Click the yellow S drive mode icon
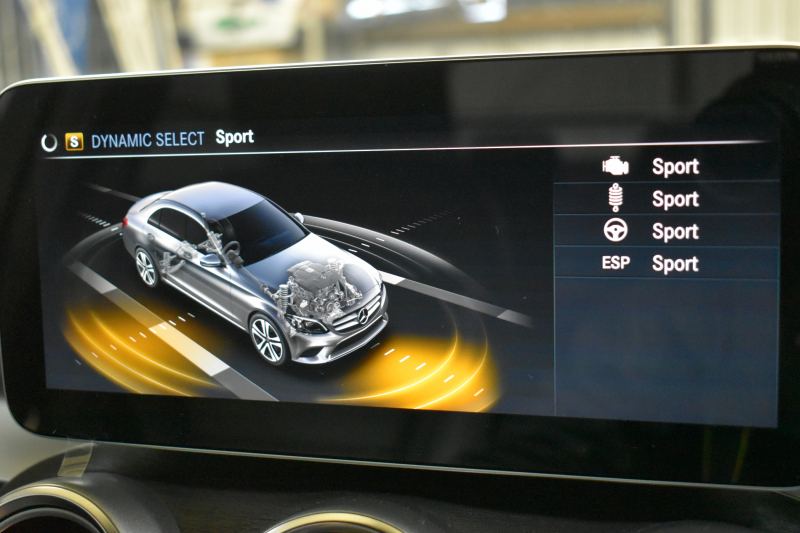The width and height of the screenshot is (800, 533). point(74,142)
